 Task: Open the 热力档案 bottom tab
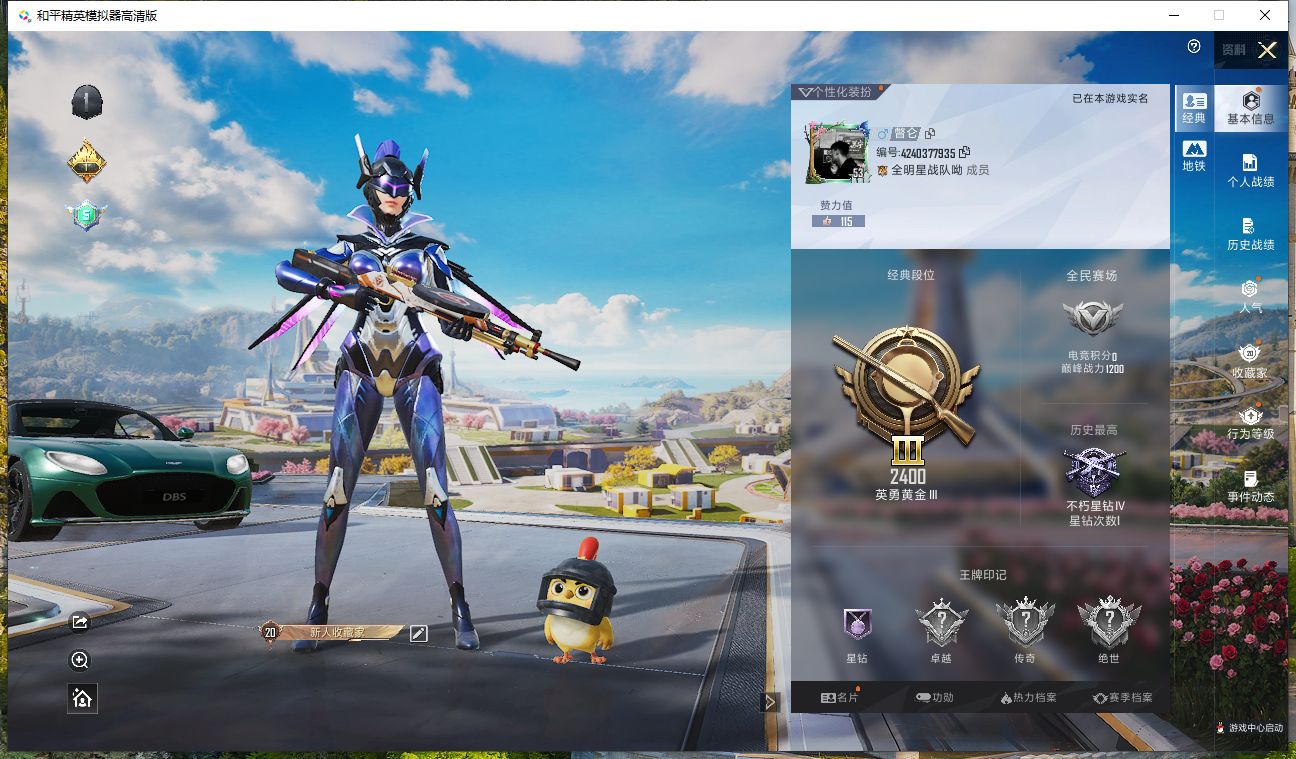1028,697
